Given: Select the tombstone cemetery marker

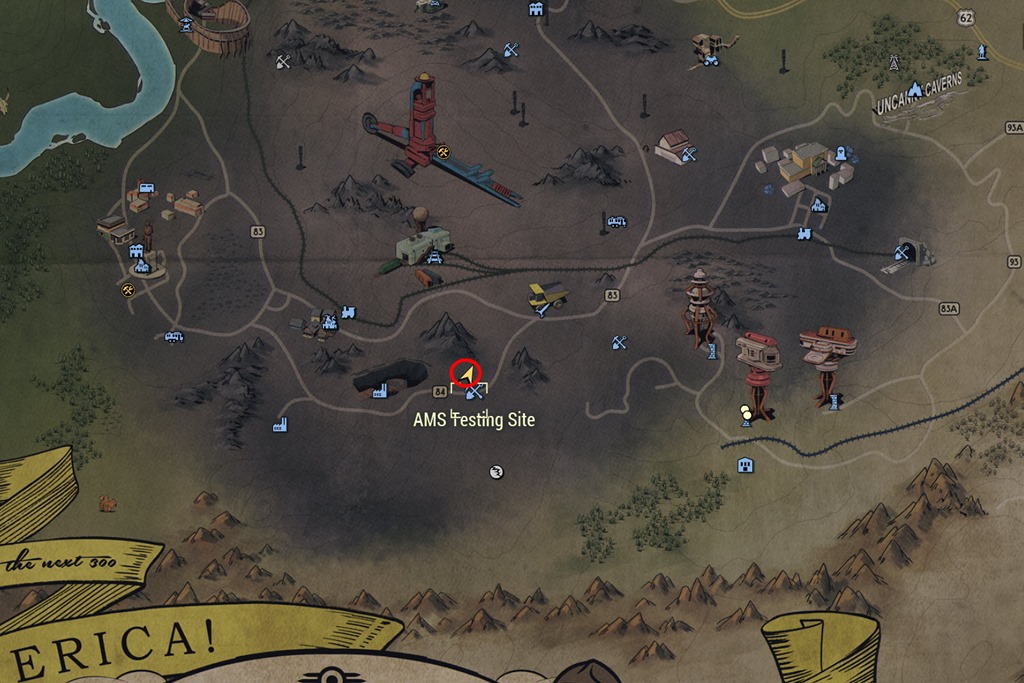Looking at the screenshot, I should click(x=841, y=153).
